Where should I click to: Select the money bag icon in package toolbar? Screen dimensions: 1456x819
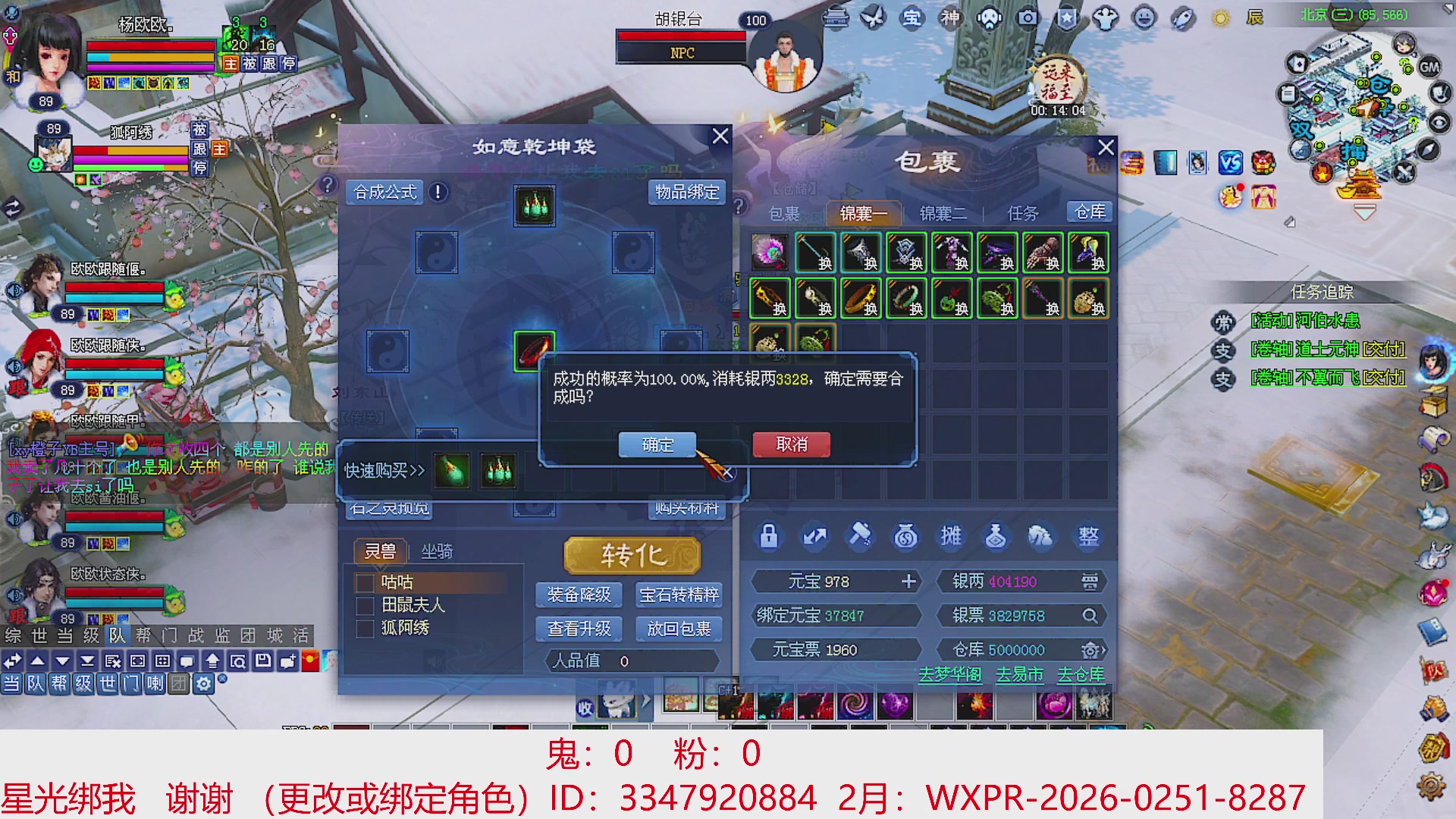click(905, 536)
